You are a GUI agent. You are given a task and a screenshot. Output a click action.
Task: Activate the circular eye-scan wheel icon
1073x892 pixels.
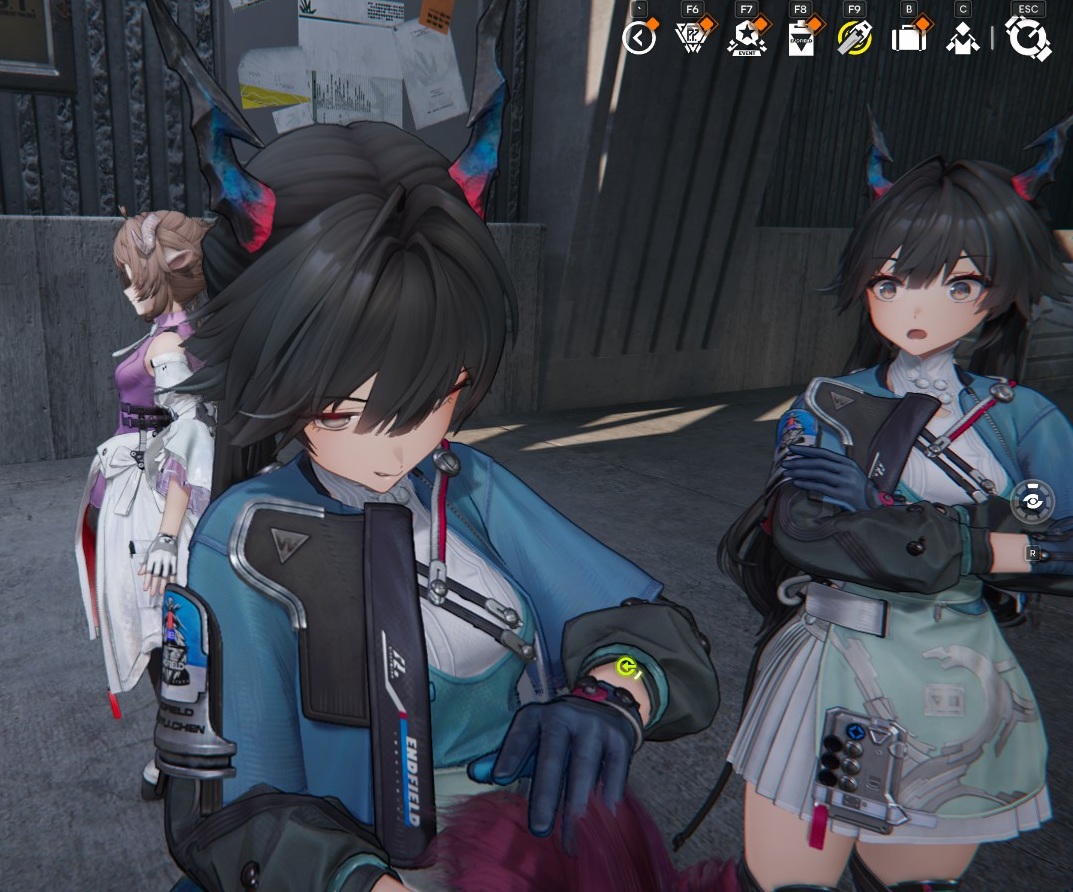[1031, 502]
